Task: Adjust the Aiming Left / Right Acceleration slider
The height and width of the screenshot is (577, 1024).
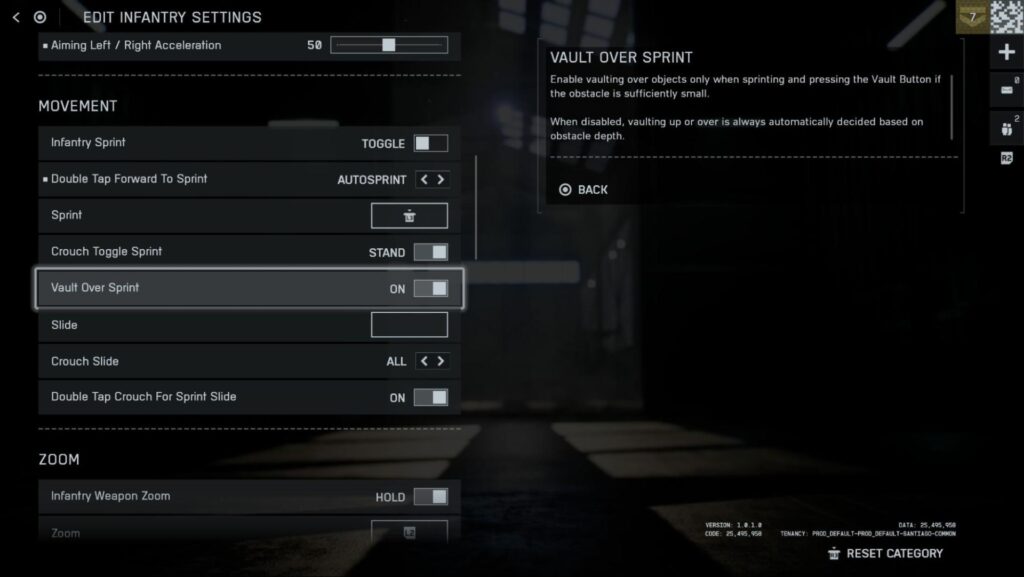Action: [389, 45]
